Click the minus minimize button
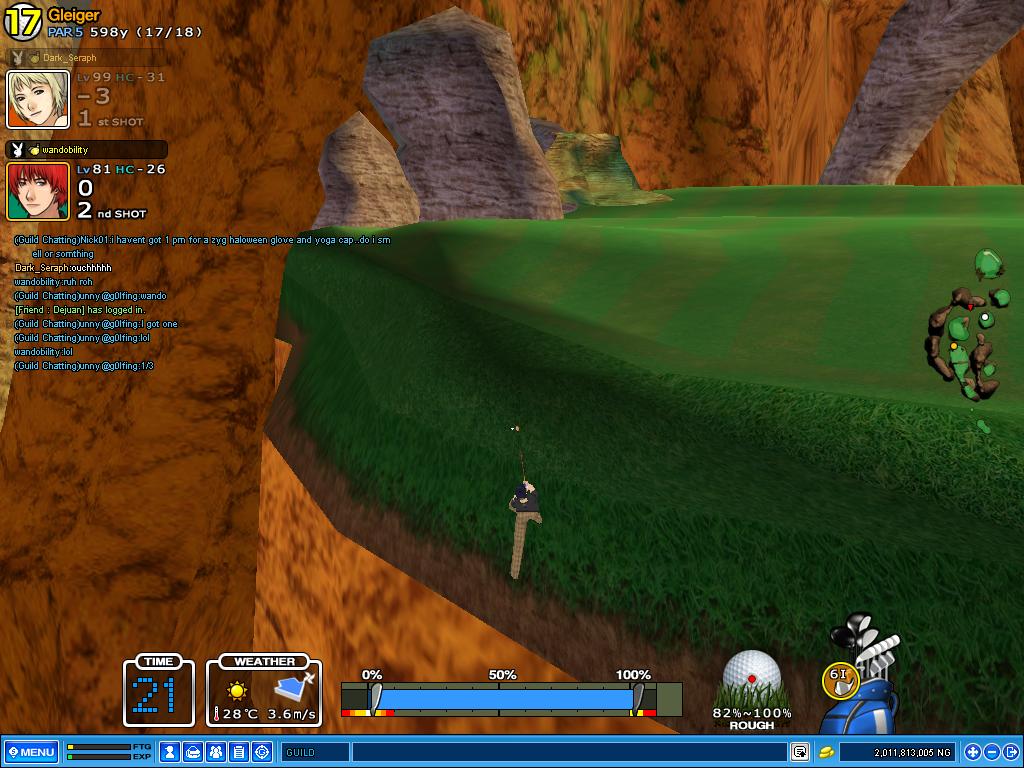Viewport: 1024px width, 768px height. [992, 752]
